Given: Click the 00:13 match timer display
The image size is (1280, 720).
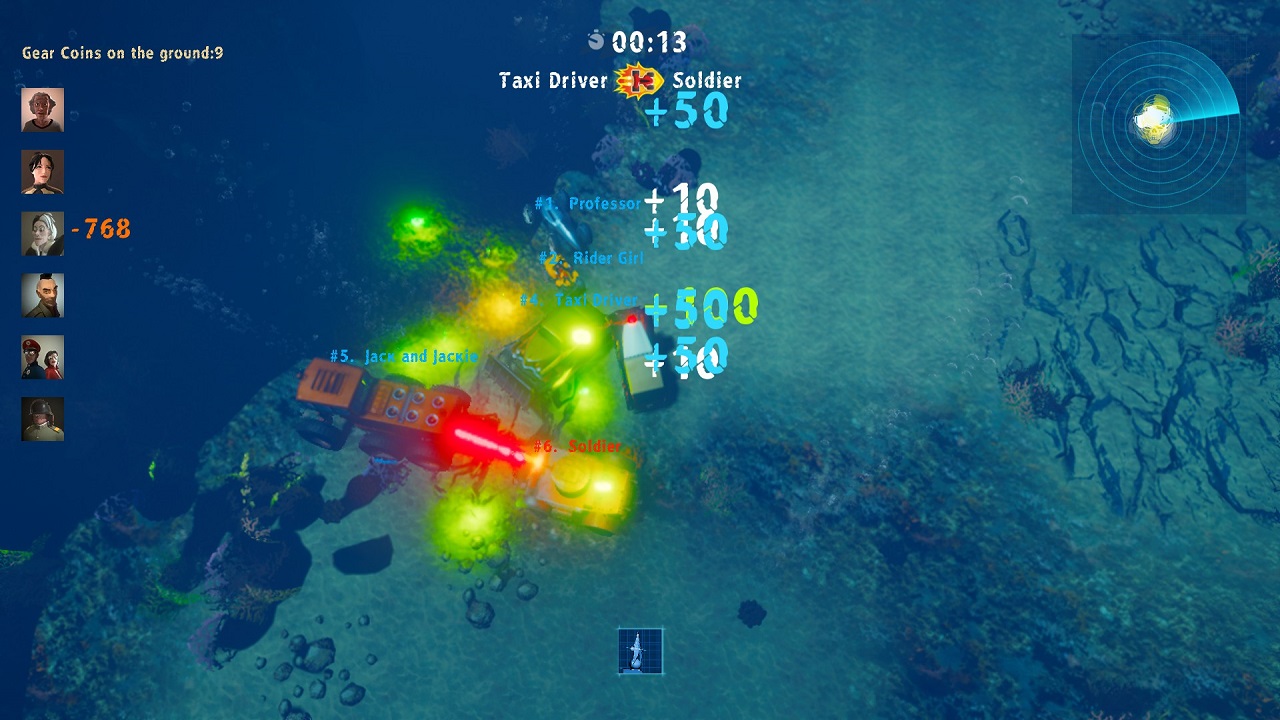Looking at the screenshot, I should (x=649, y=42).
